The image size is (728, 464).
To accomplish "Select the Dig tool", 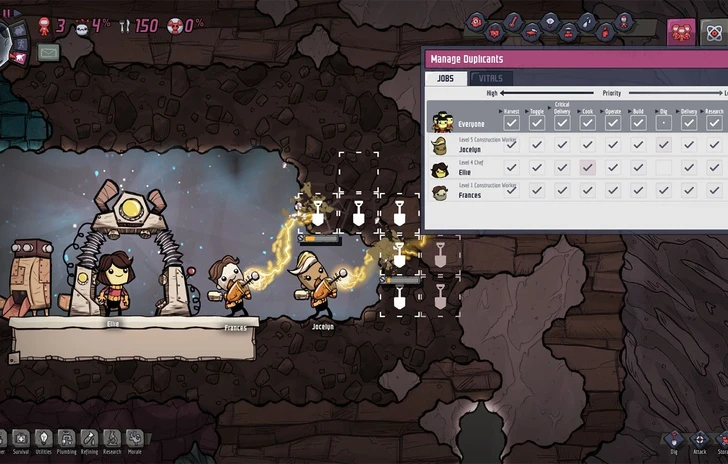I will [x=674, y=440].
